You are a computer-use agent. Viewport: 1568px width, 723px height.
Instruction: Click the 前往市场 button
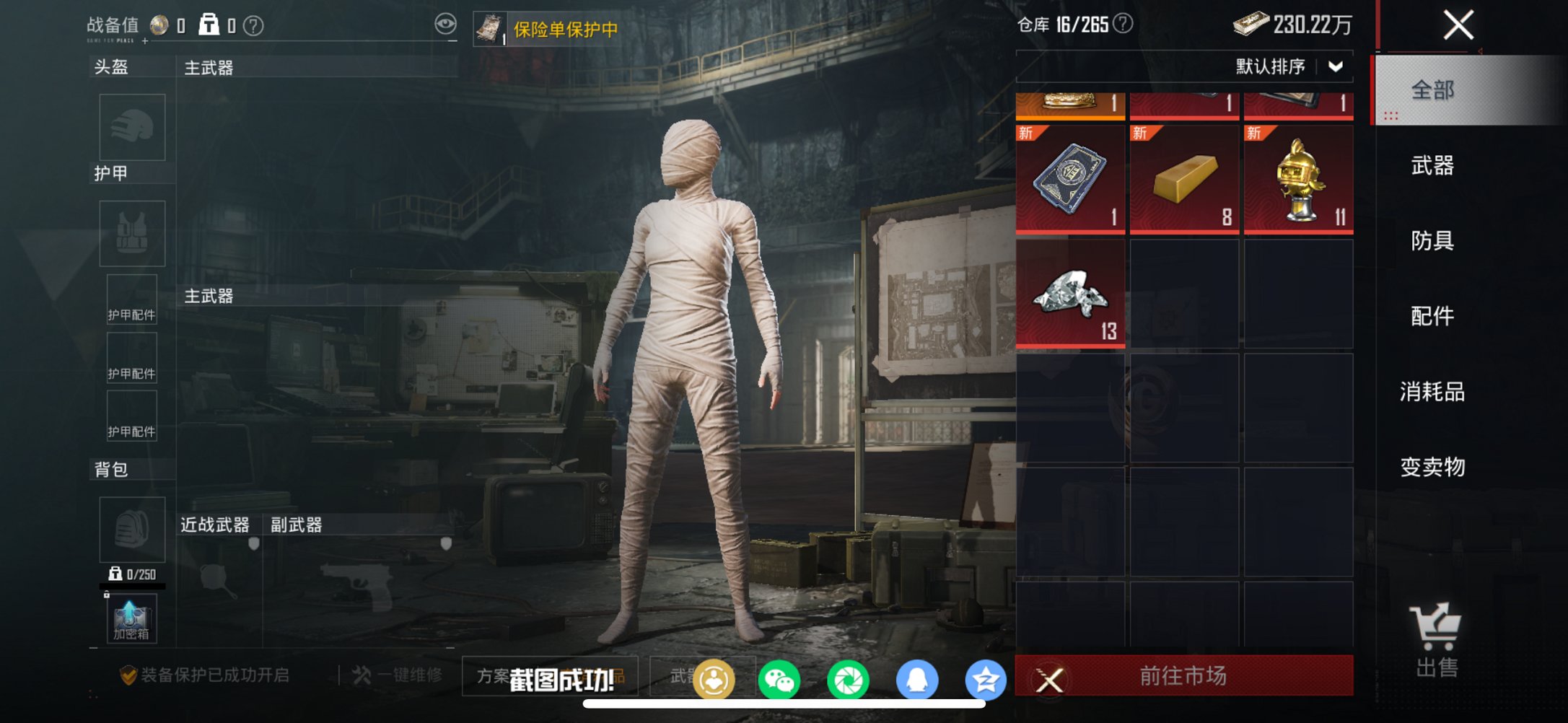[x=1183, y=677]
